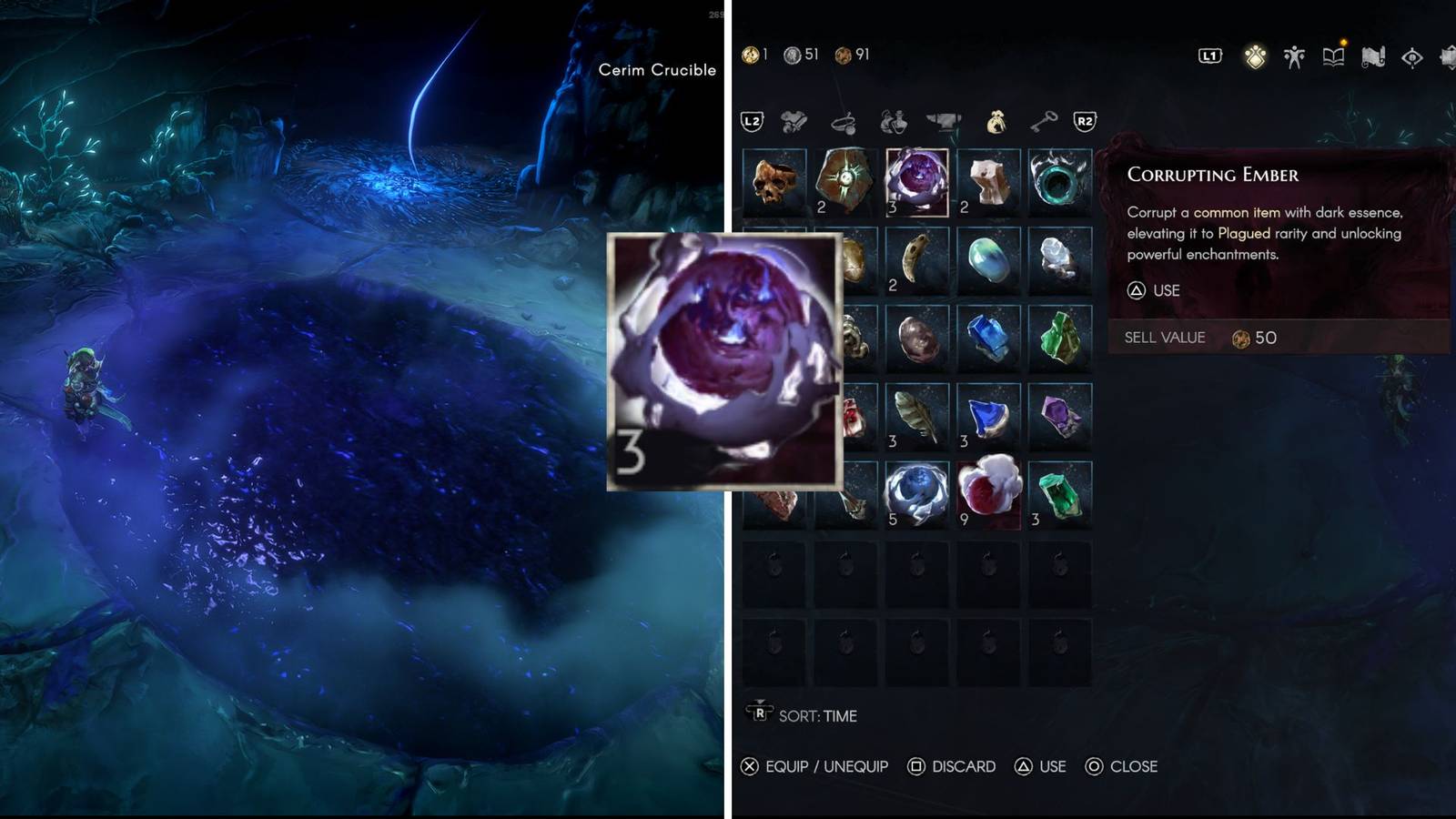This screenshot has height=819, width=1456.
Task: Open the map scroll icon
Action: tap(1372, 57)
